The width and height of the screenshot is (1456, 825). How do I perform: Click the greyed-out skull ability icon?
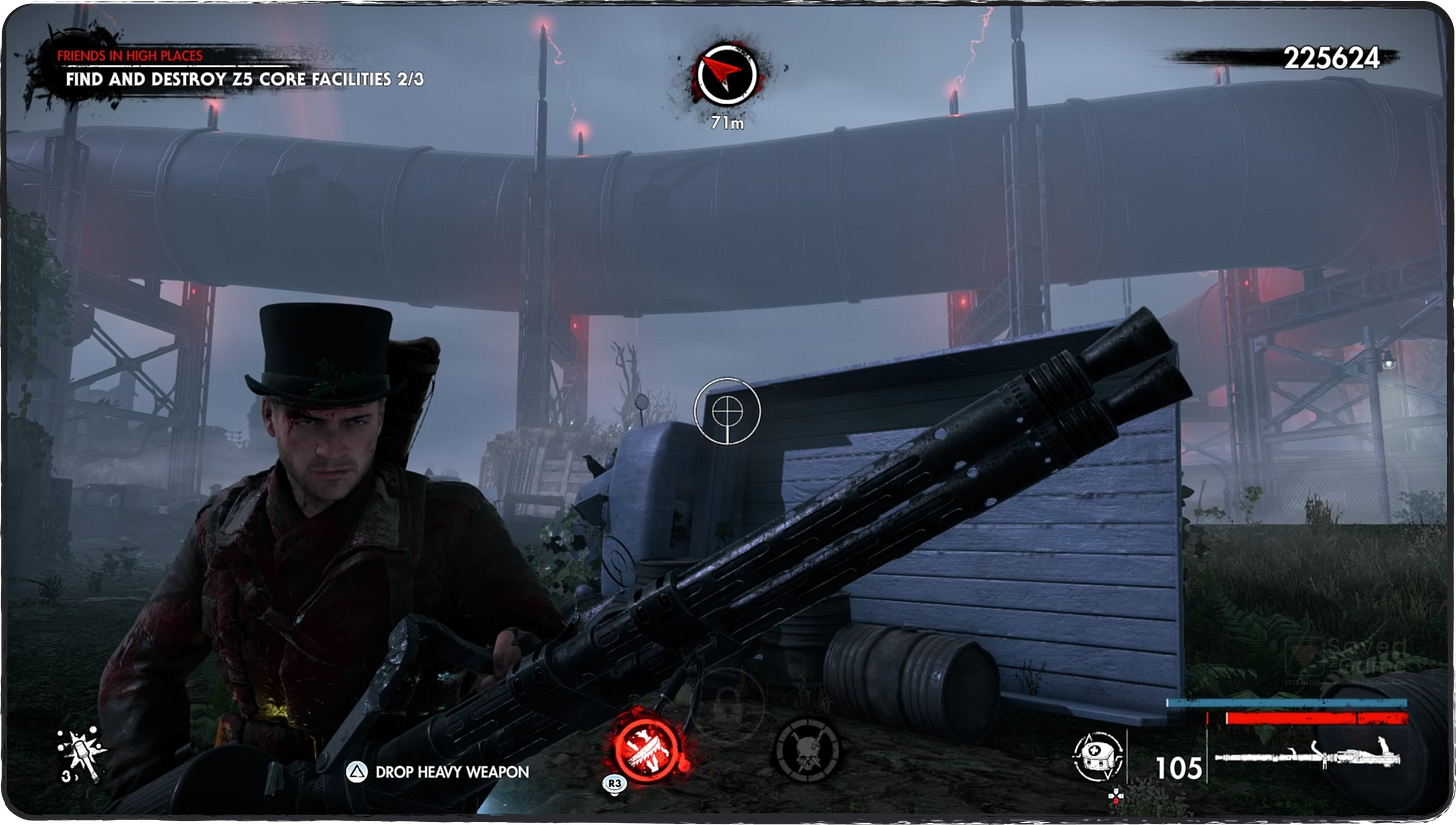pyautogui.click(x=807, y=749)
